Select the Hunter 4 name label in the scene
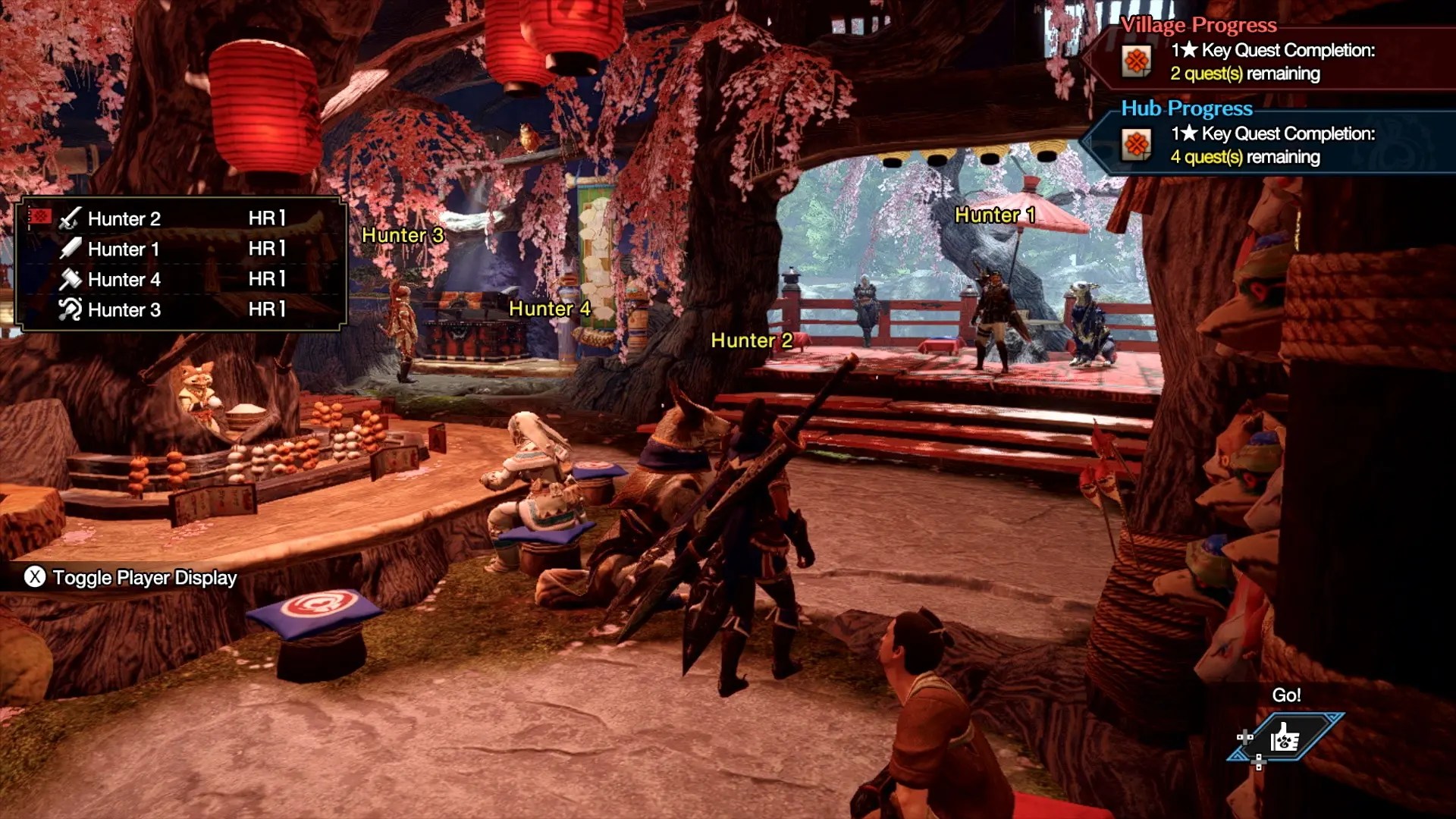 [x=548, y=309]
